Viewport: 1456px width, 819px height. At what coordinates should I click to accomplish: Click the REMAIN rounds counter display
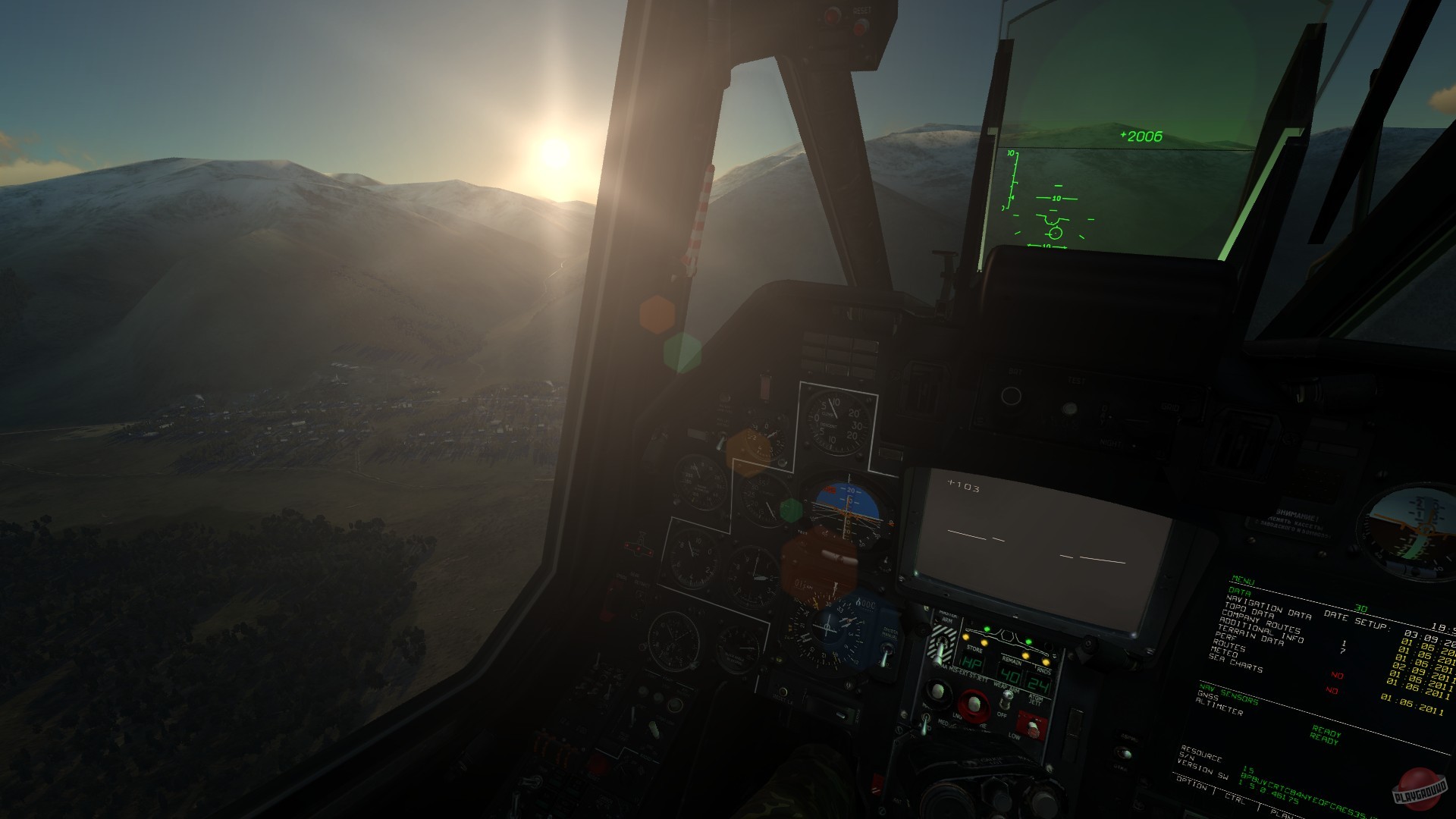tap(1009, 676)
